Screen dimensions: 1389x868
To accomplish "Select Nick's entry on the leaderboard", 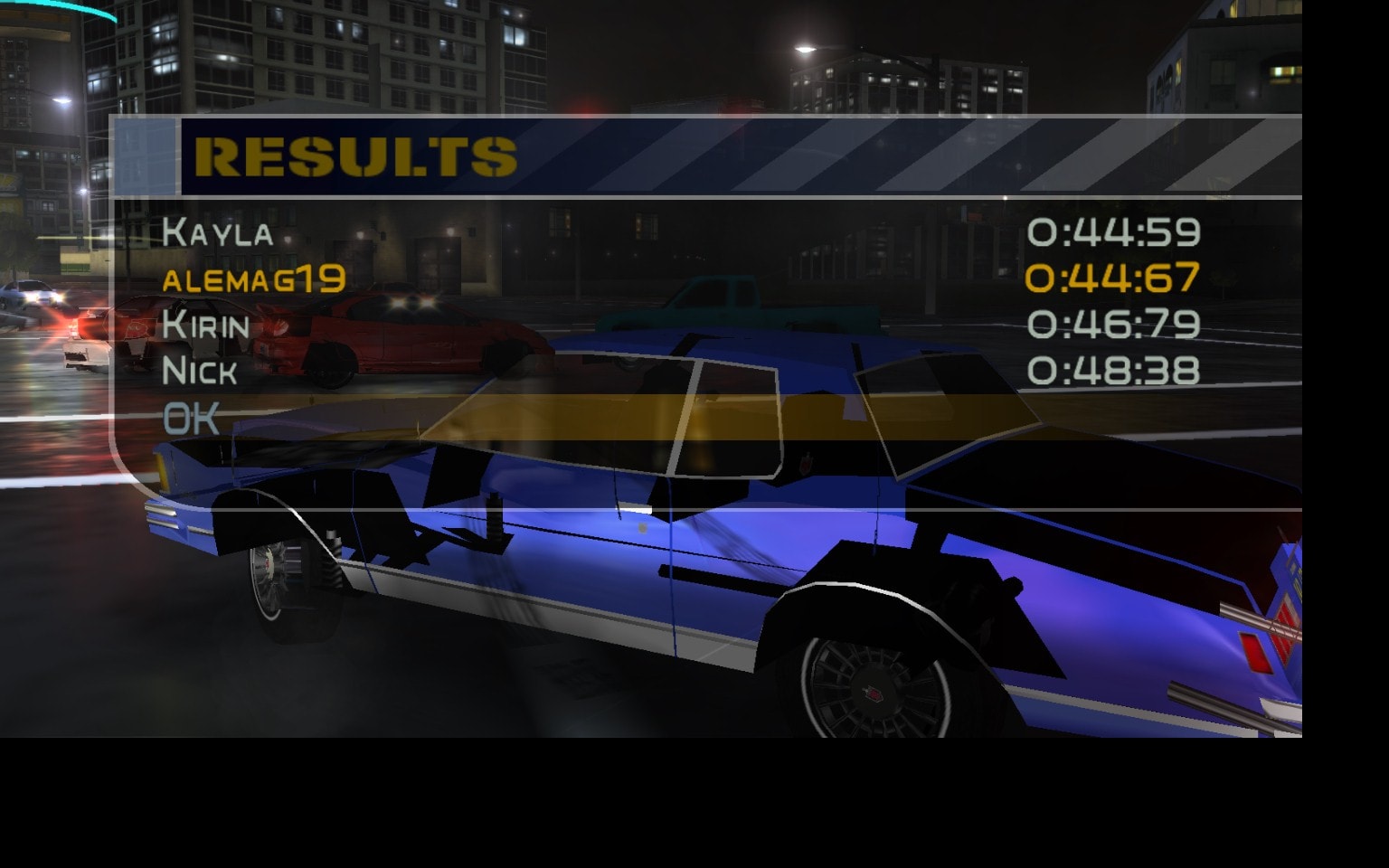I will [x=203, y=372].
